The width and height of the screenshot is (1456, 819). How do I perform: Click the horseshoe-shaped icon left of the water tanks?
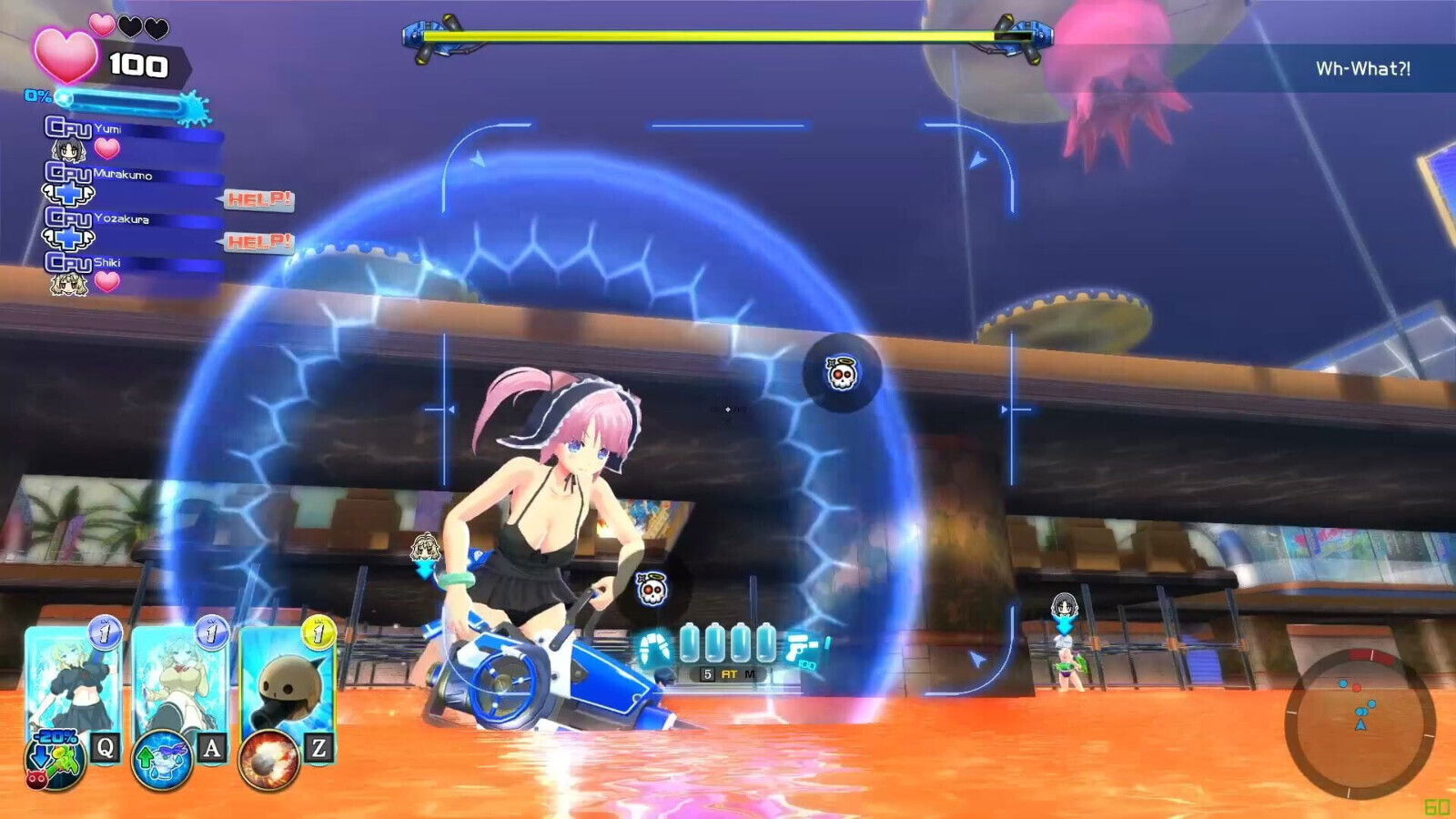coord(653,648)
